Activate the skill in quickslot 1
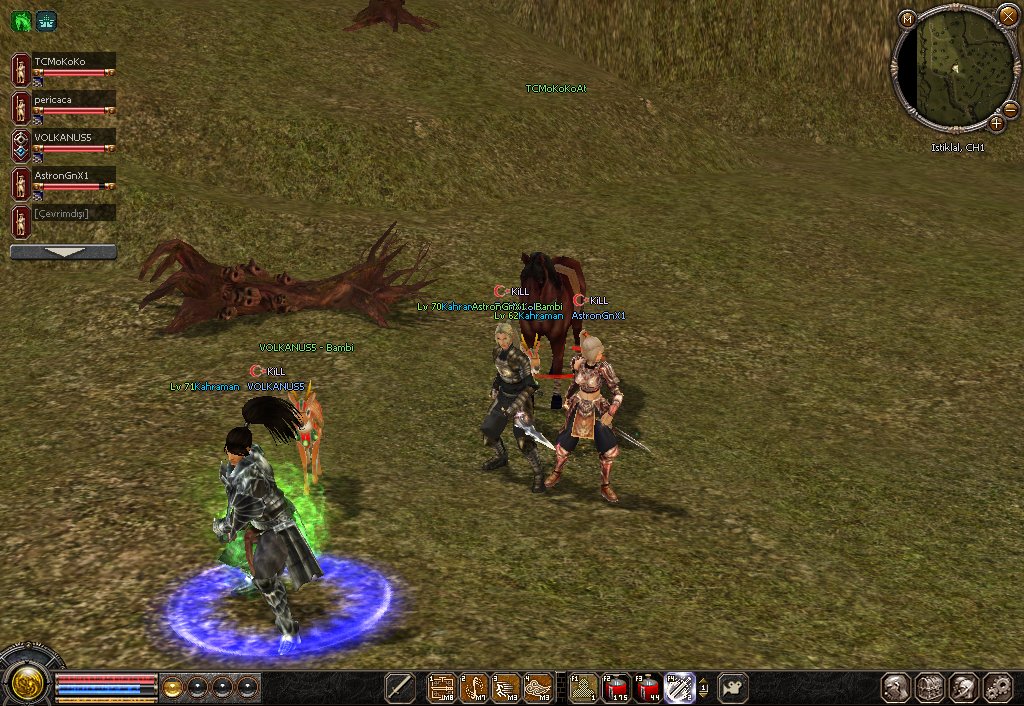Screen dimensions: 1024x706 442,687
